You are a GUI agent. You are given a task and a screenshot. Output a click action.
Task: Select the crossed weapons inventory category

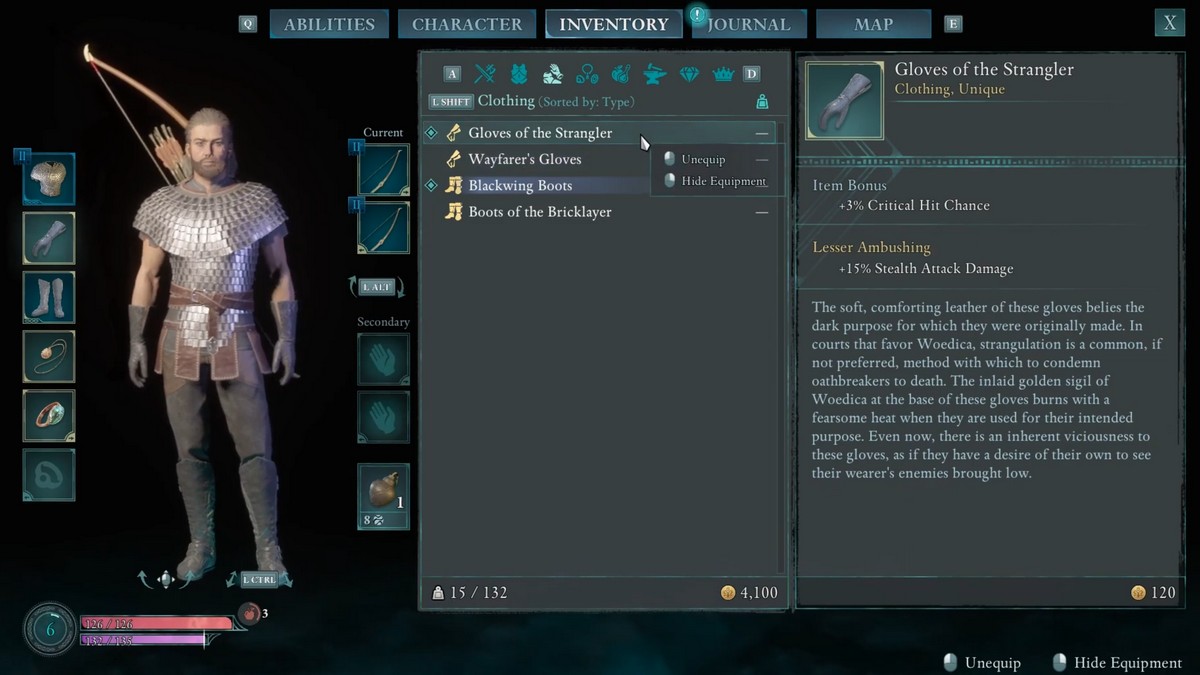pyautogui.click(x=485, y=73)
